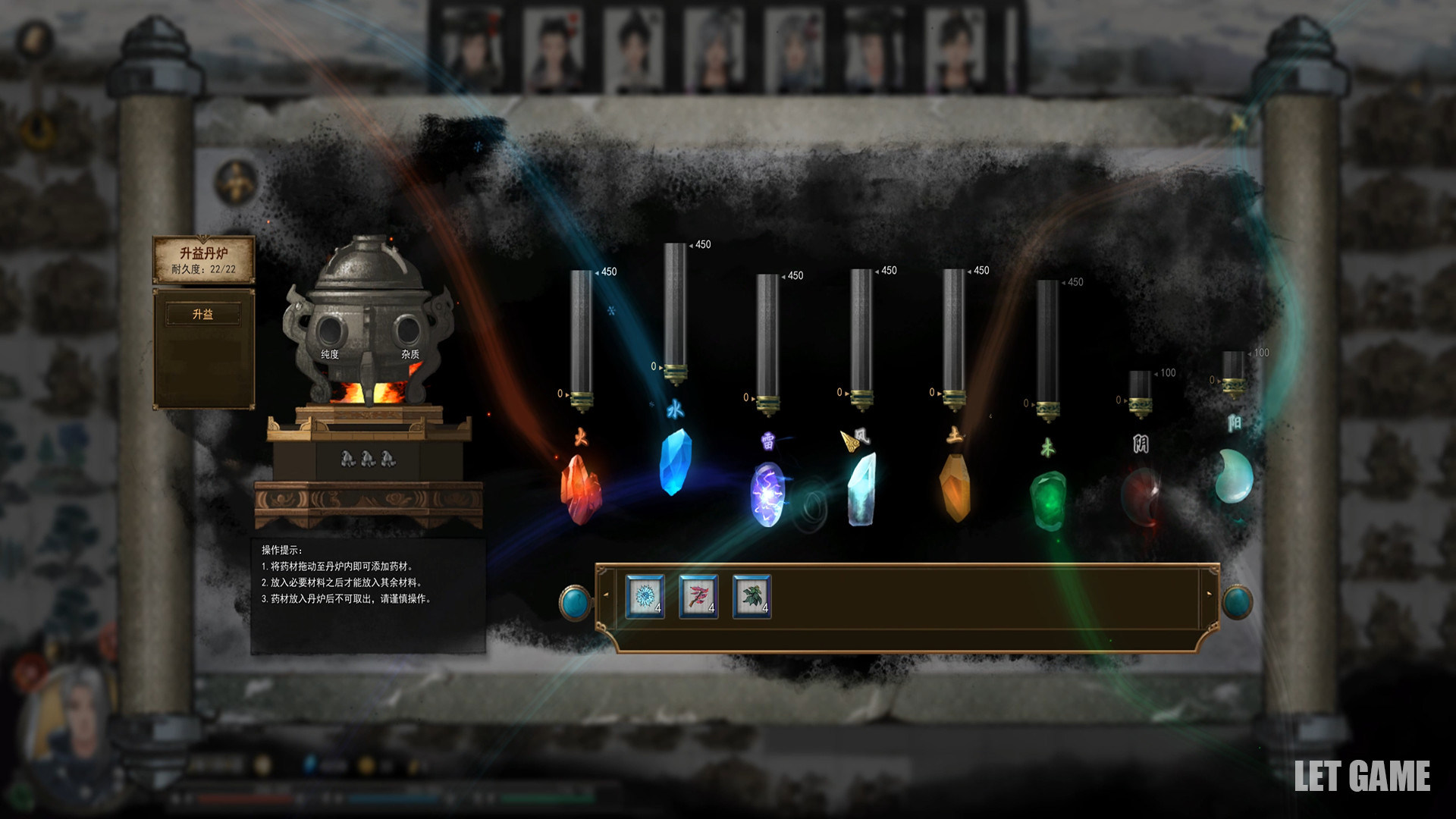Choose the green wood element gem
The height and width of the screenshot is (819, 1456).
1048,498
